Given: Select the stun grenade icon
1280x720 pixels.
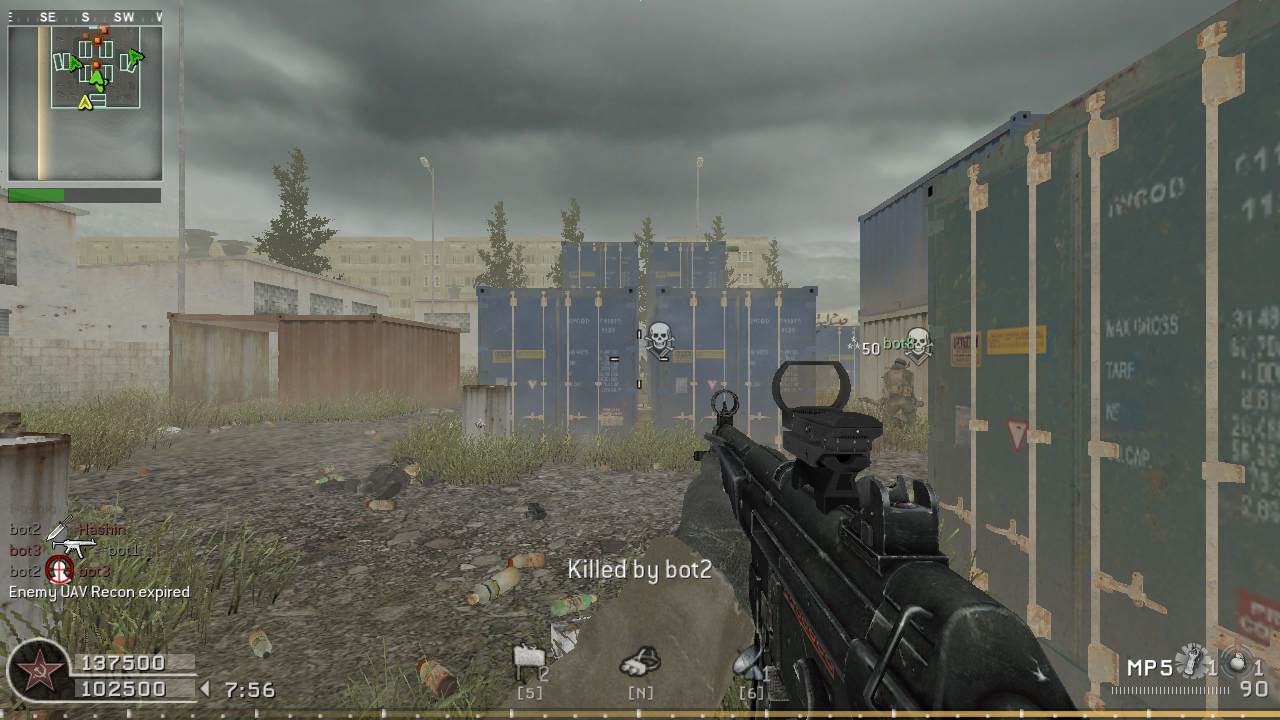Looking at the screenshot, I should (x=1193, y=661).
